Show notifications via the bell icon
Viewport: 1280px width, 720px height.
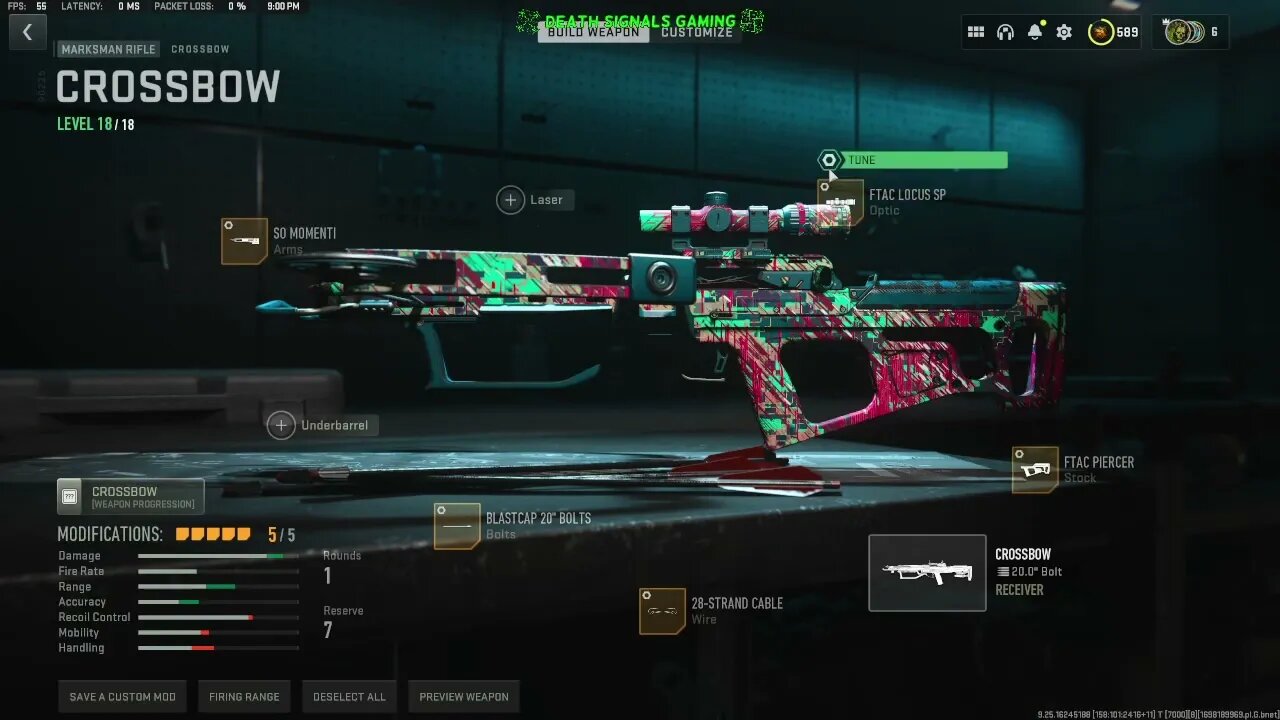click(1035, 32)
